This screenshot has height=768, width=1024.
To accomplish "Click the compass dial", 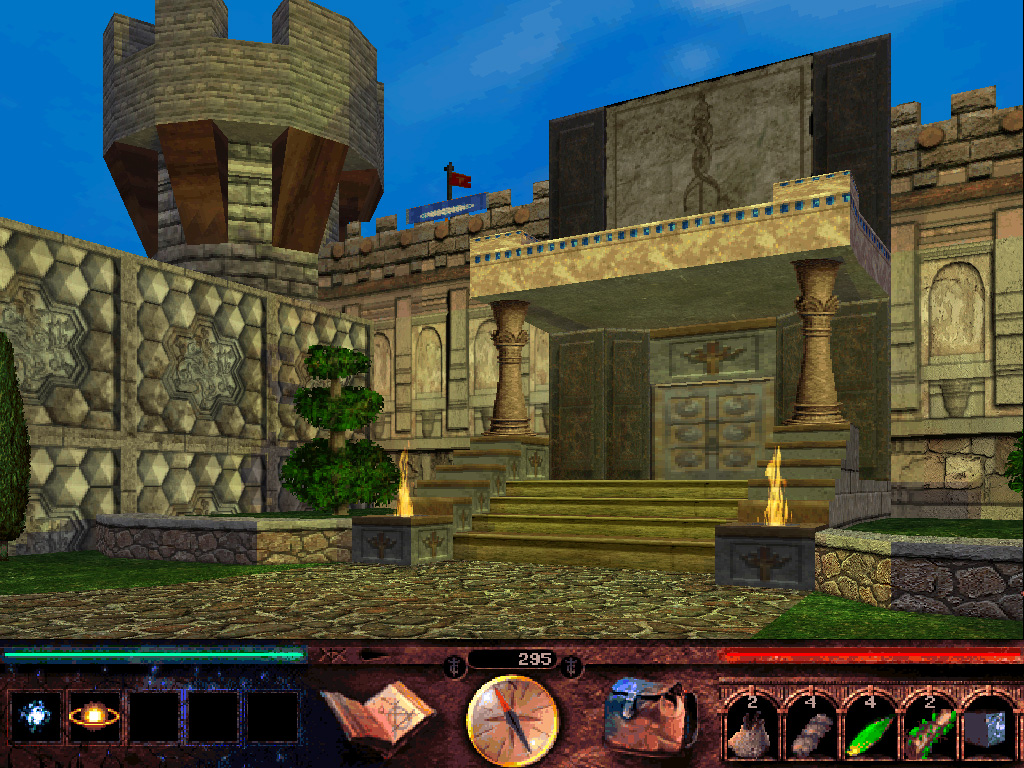I will coord(513,720).
